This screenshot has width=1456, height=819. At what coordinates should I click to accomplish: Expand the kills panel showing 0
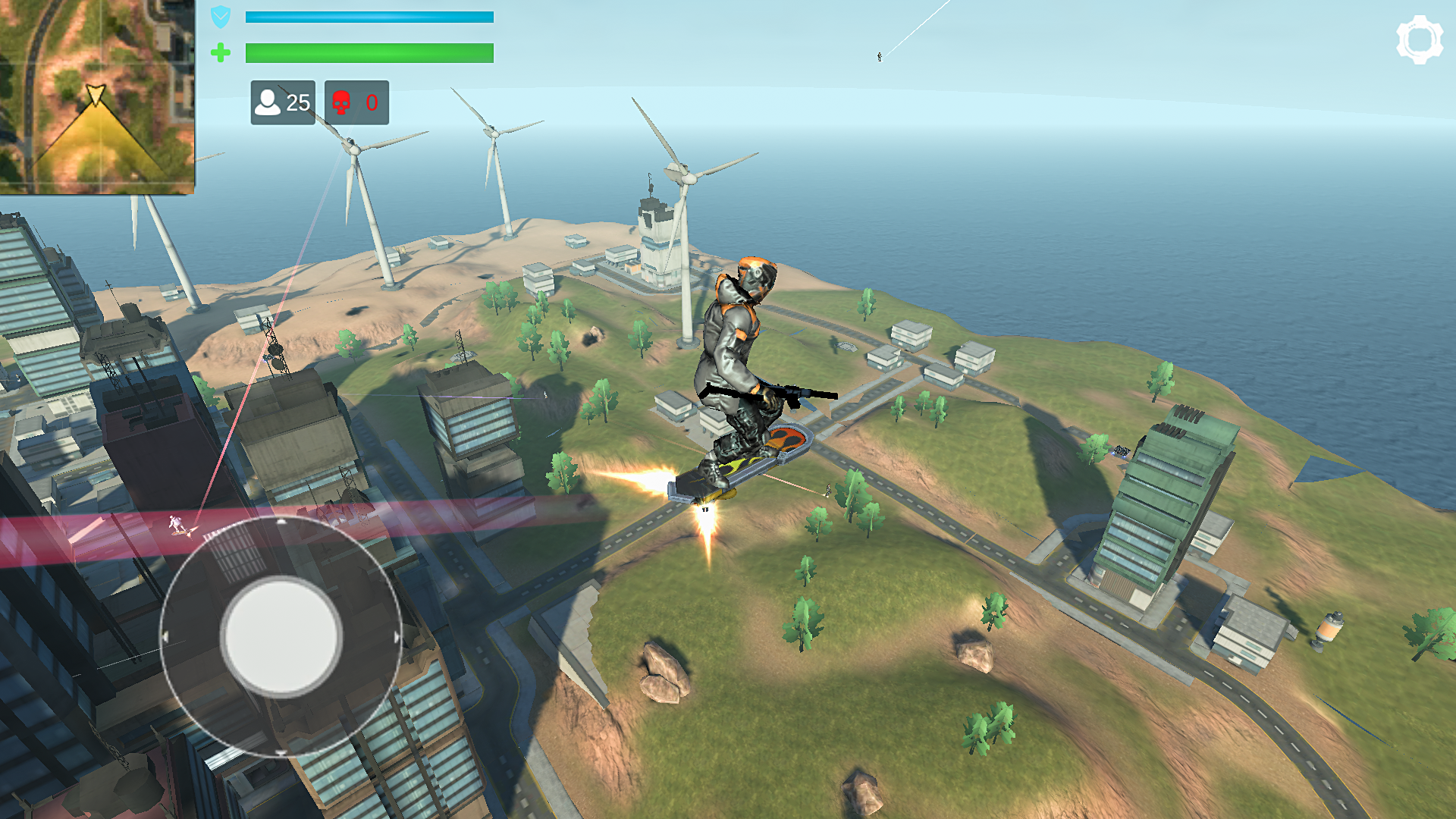tap(355, 102)
